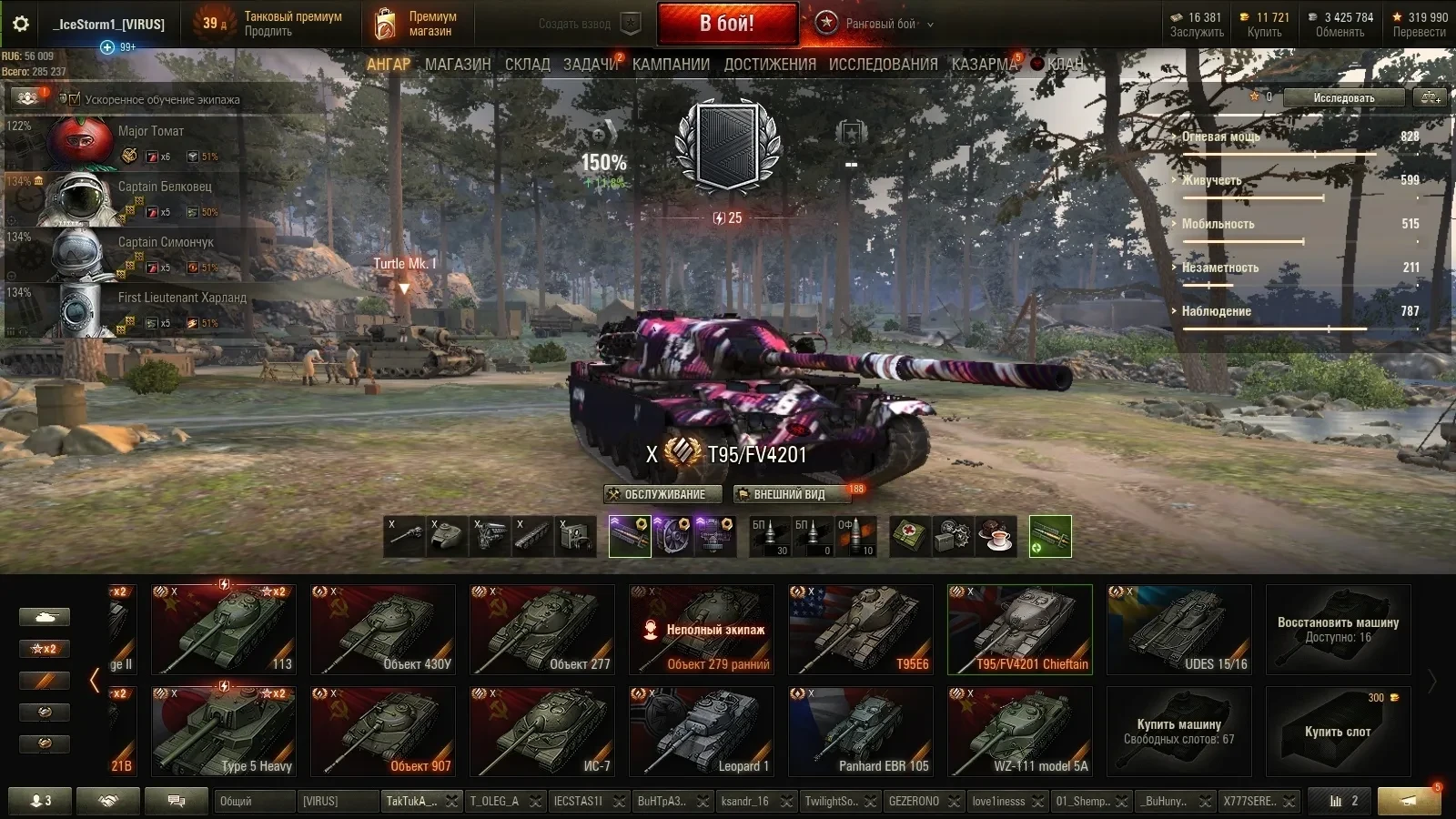Start the battle with the В бой! button

point(727,24)
